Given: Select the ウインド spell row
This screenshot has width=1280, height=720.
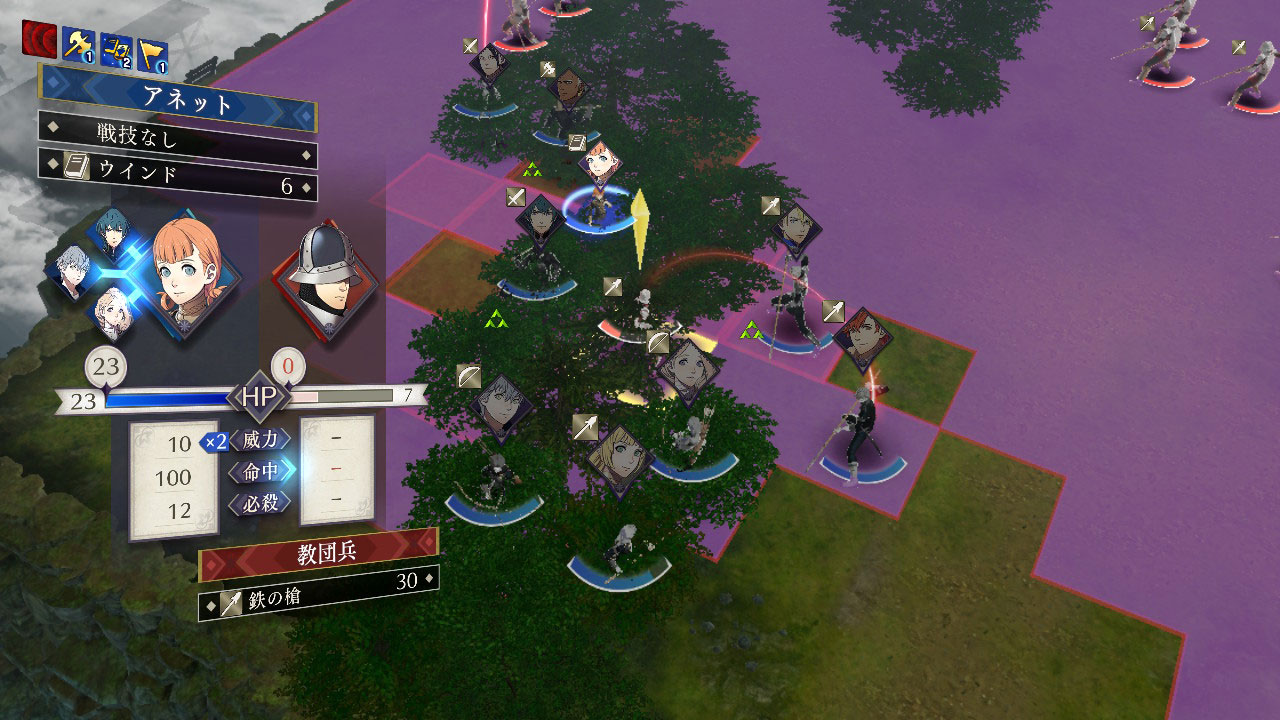Looking at the screenshot, I should 180,171.
